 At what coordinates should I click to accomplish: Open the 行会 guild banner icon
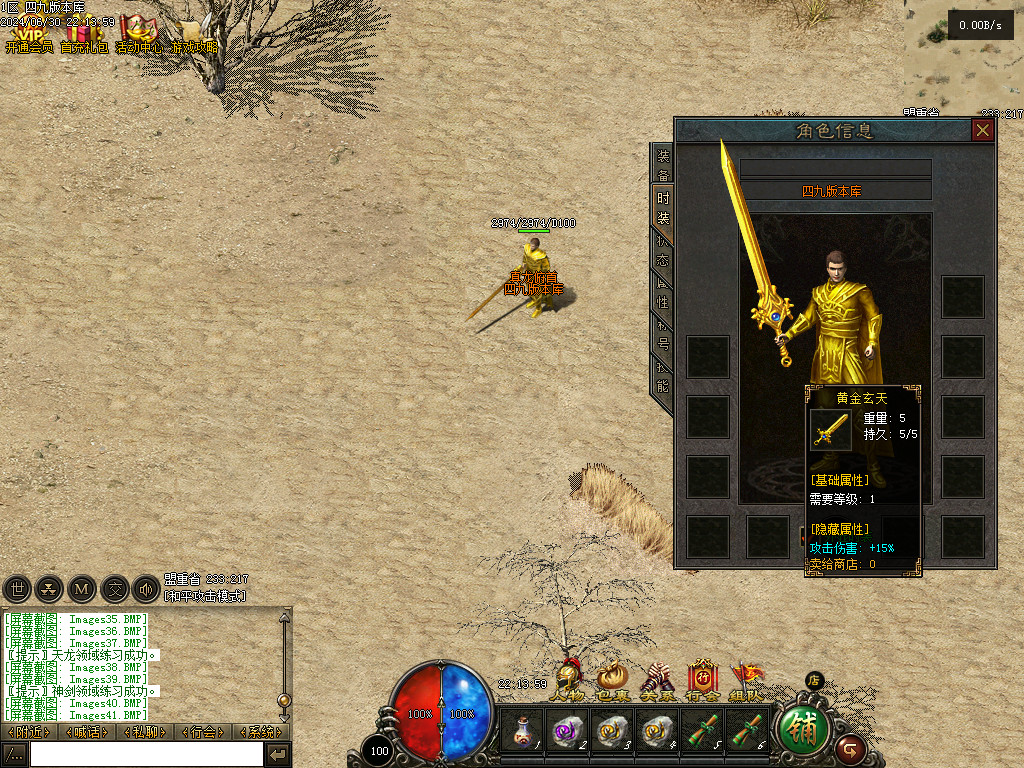(702, 682)
